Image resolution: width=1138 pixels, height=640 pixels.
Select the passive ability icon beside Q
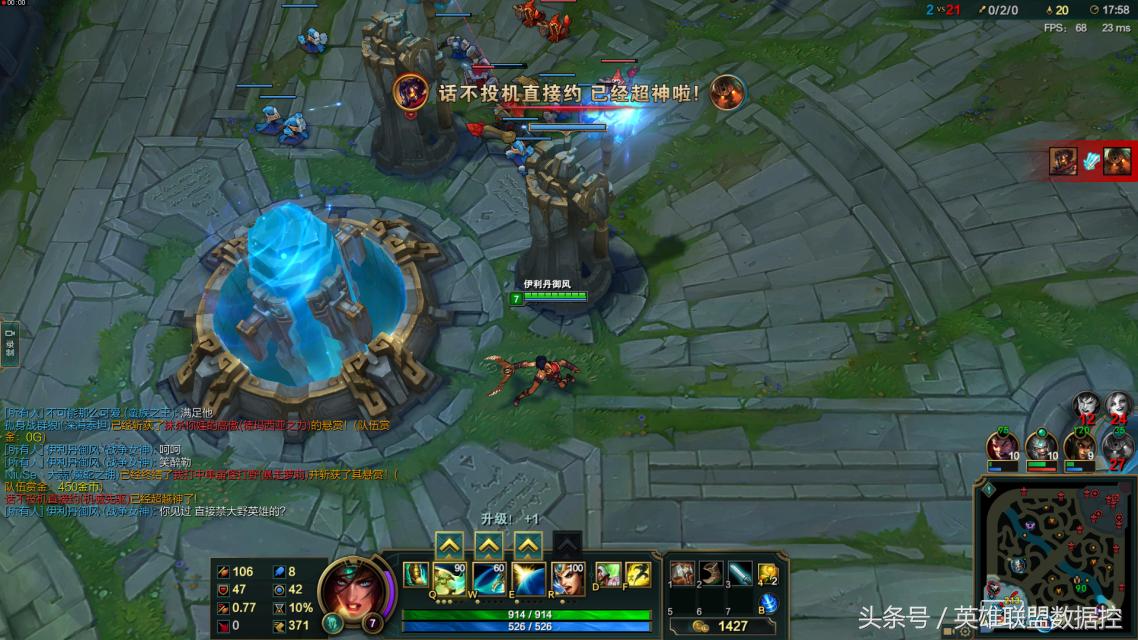tap(415, 574)
